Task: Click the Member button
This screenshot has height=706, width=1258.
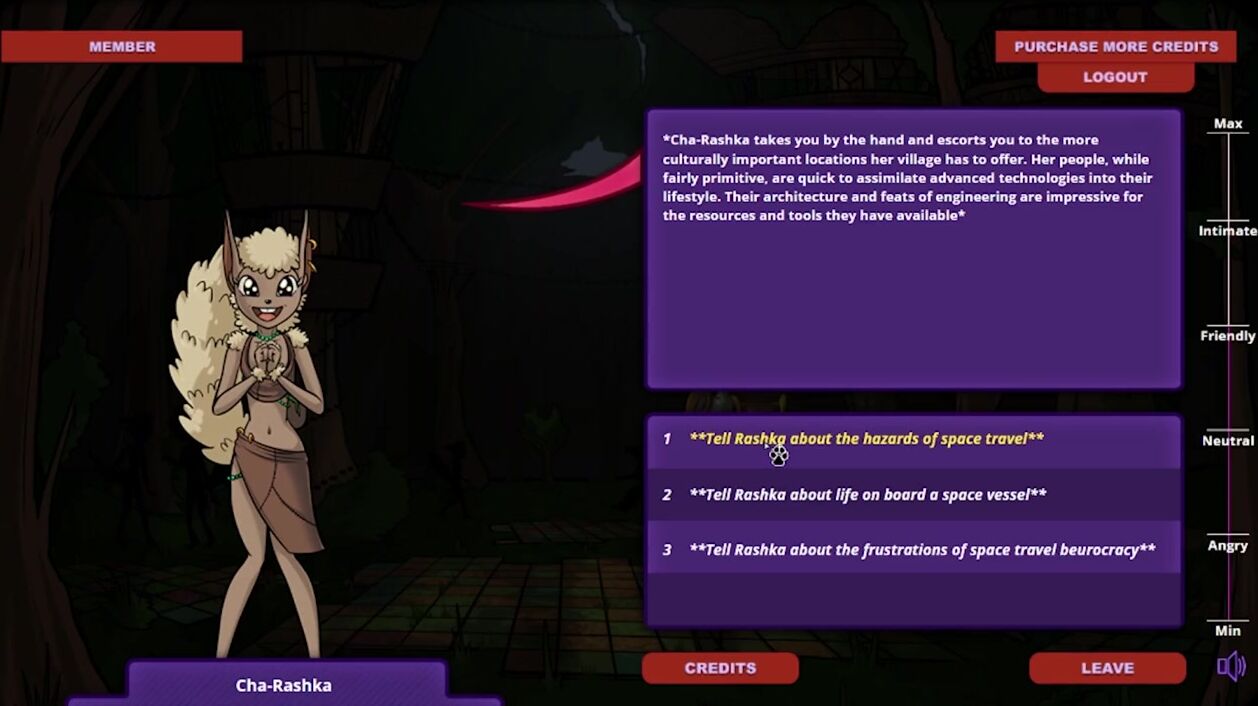Action: [122, 46]
